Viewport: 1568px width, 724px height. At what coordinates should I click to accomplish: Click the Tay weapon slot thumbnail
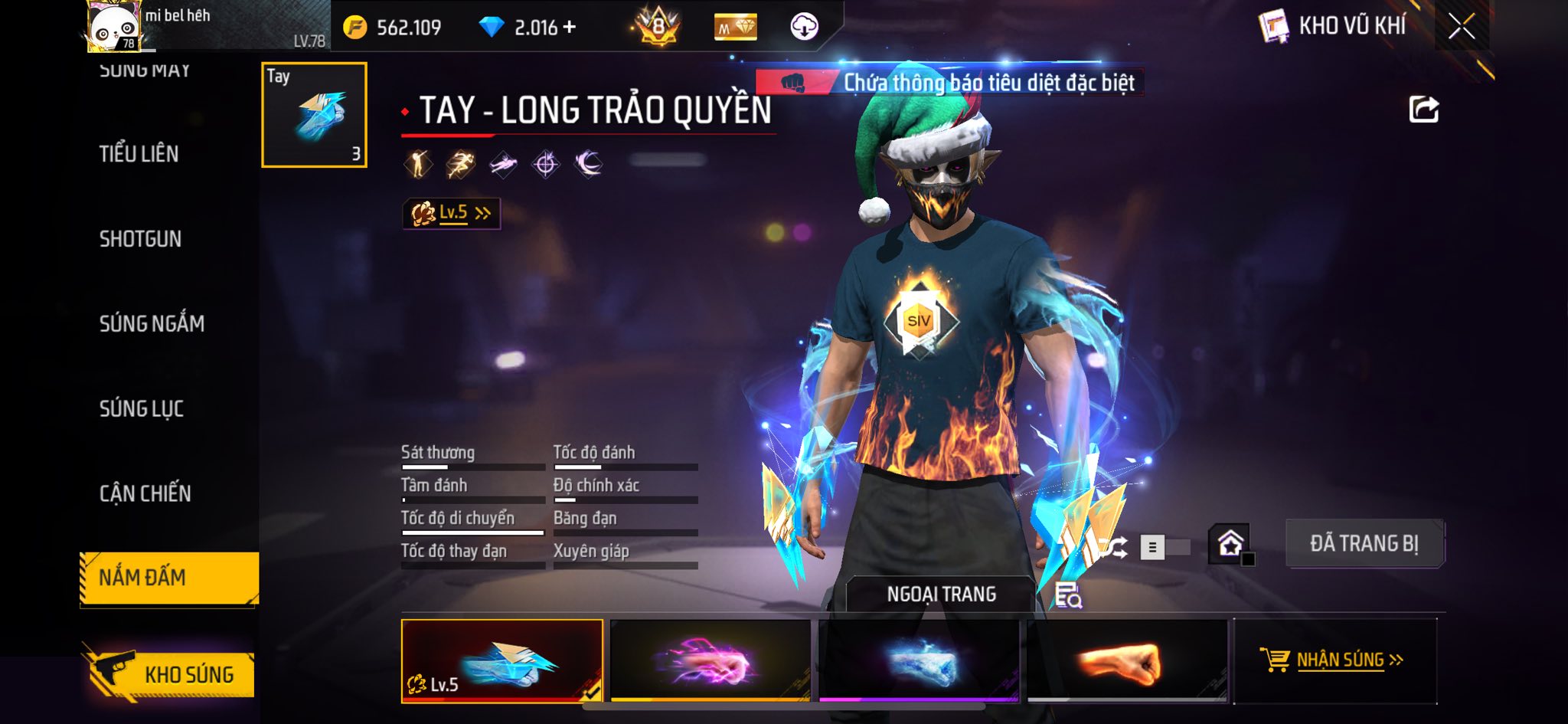tap(314, 115)
